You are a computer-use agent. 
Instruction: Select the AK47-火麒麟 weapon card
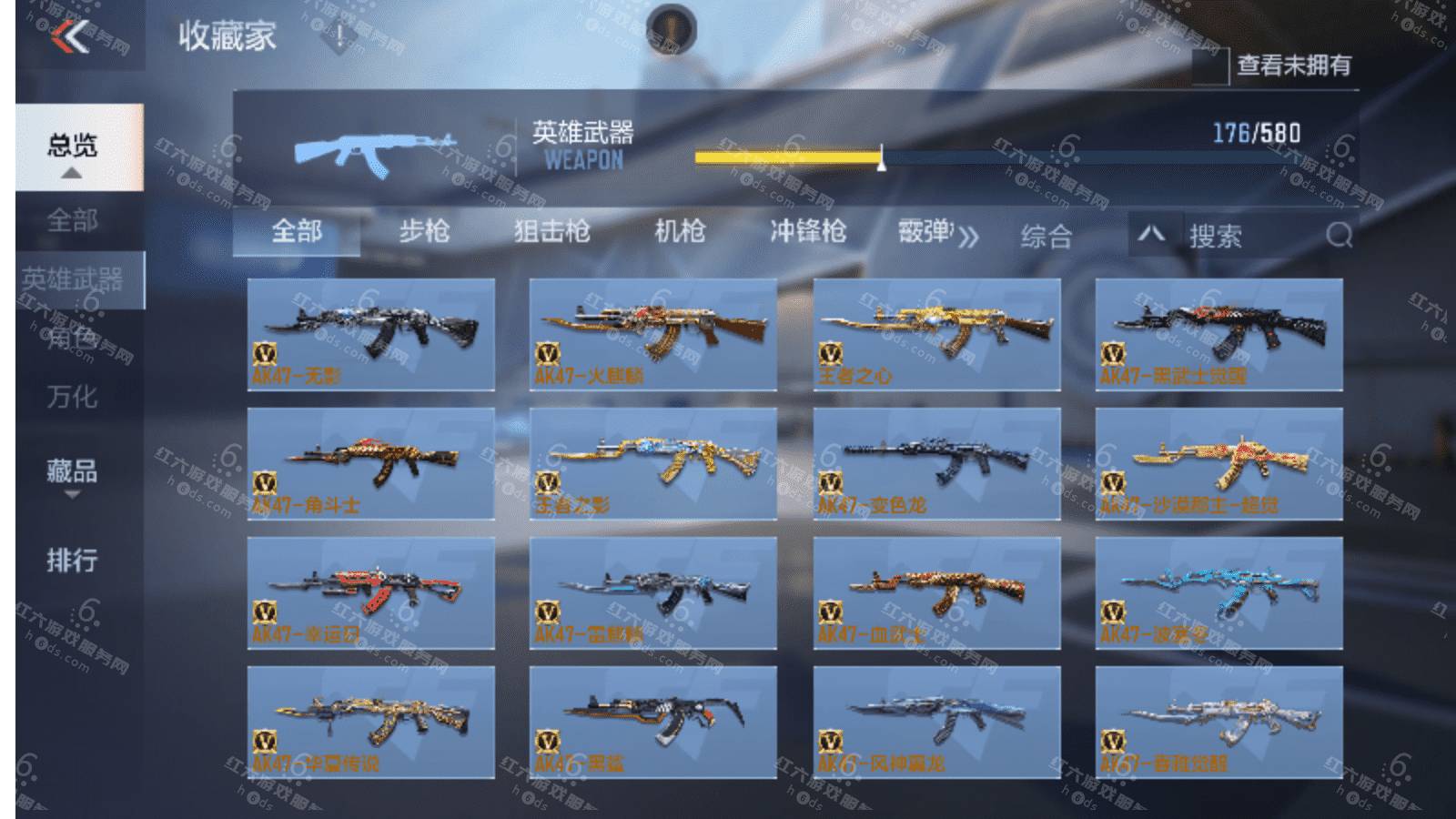coord(653,335)
